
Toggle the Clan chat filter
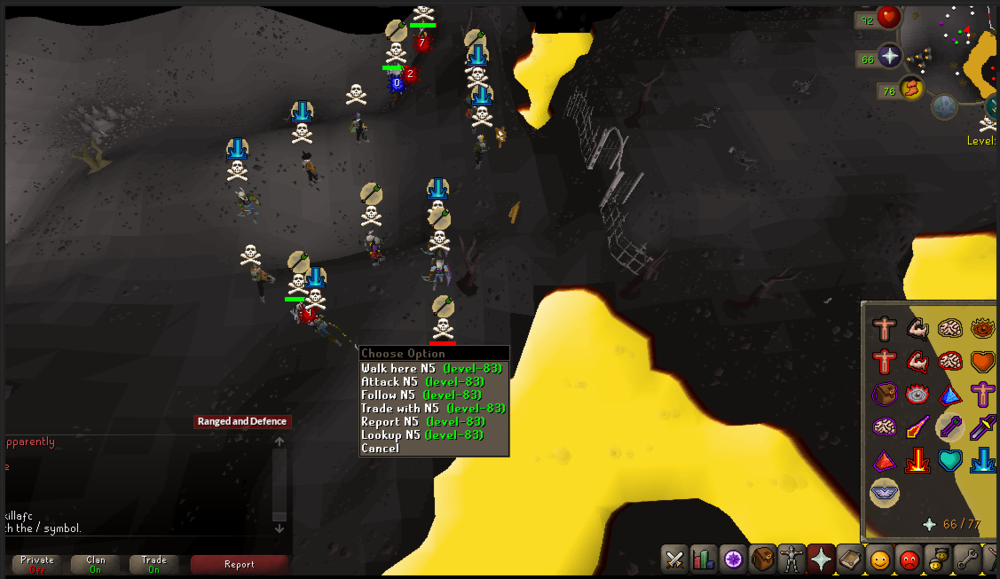pos(95,564)
